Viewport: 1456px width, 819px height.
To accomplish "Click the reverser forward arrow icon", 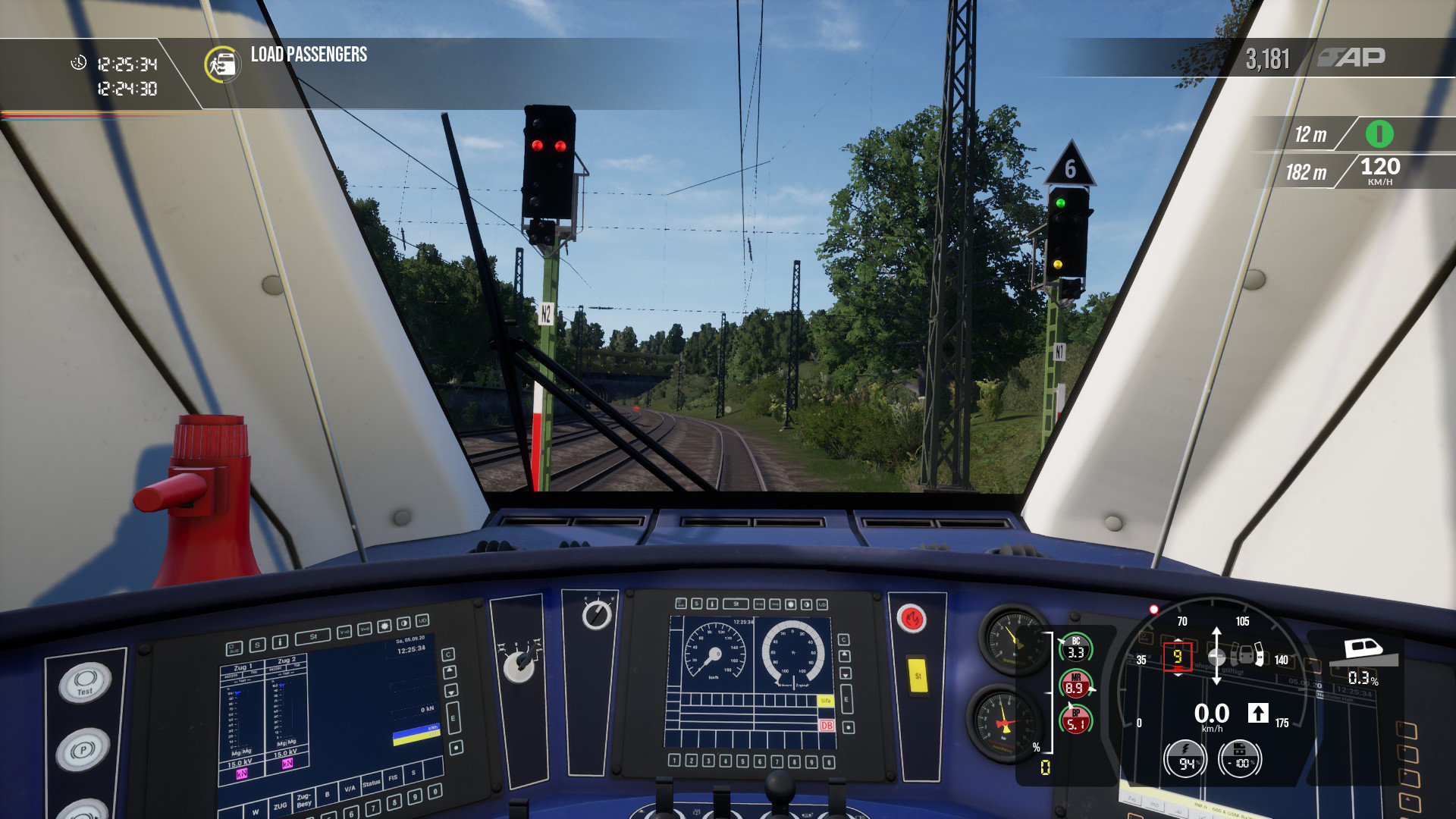I will (1258, 713).
